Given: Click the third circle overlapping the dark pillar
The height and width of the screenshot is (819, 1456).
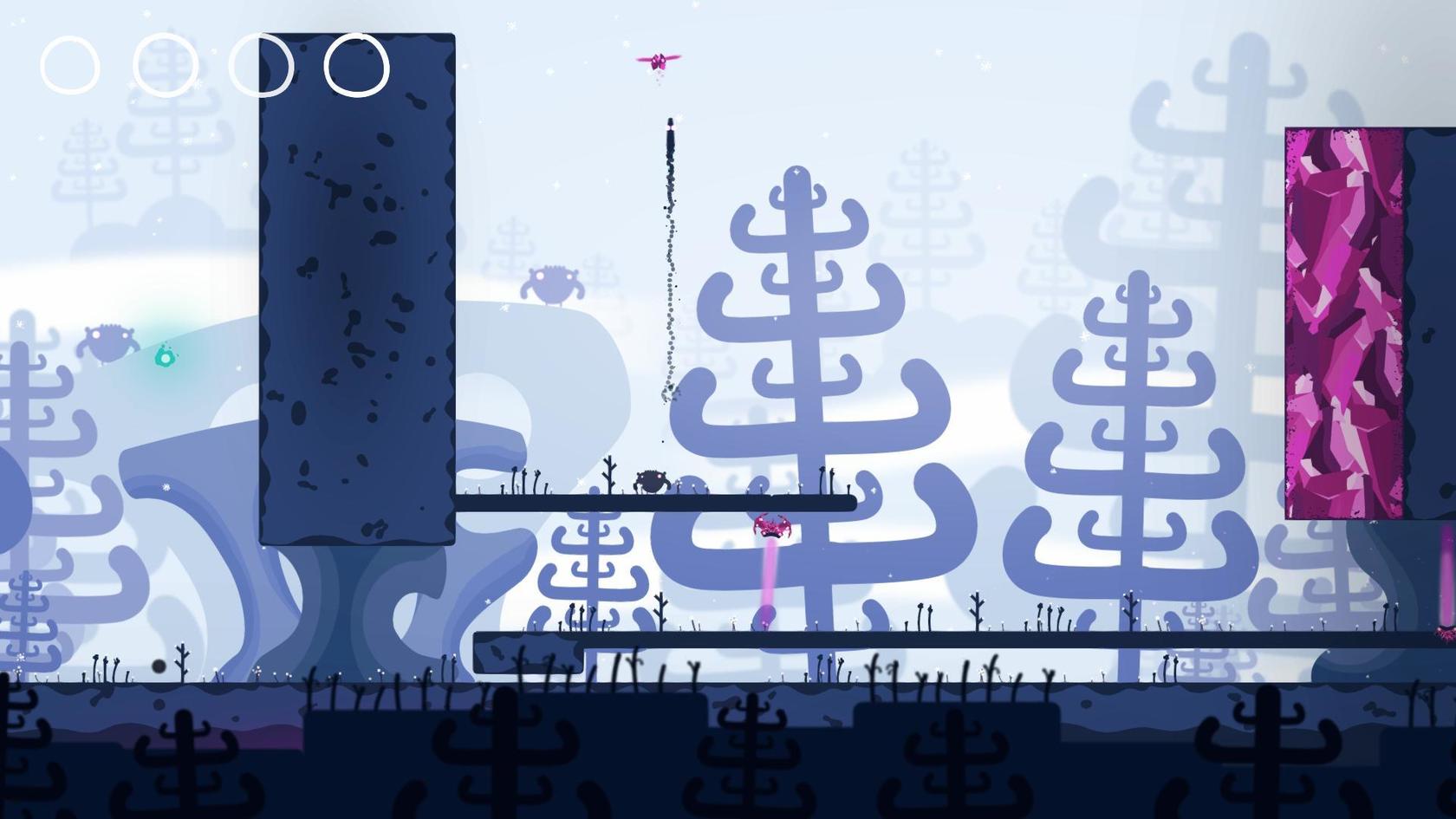Looking at the screenshot, I should [x=262, y=66].
